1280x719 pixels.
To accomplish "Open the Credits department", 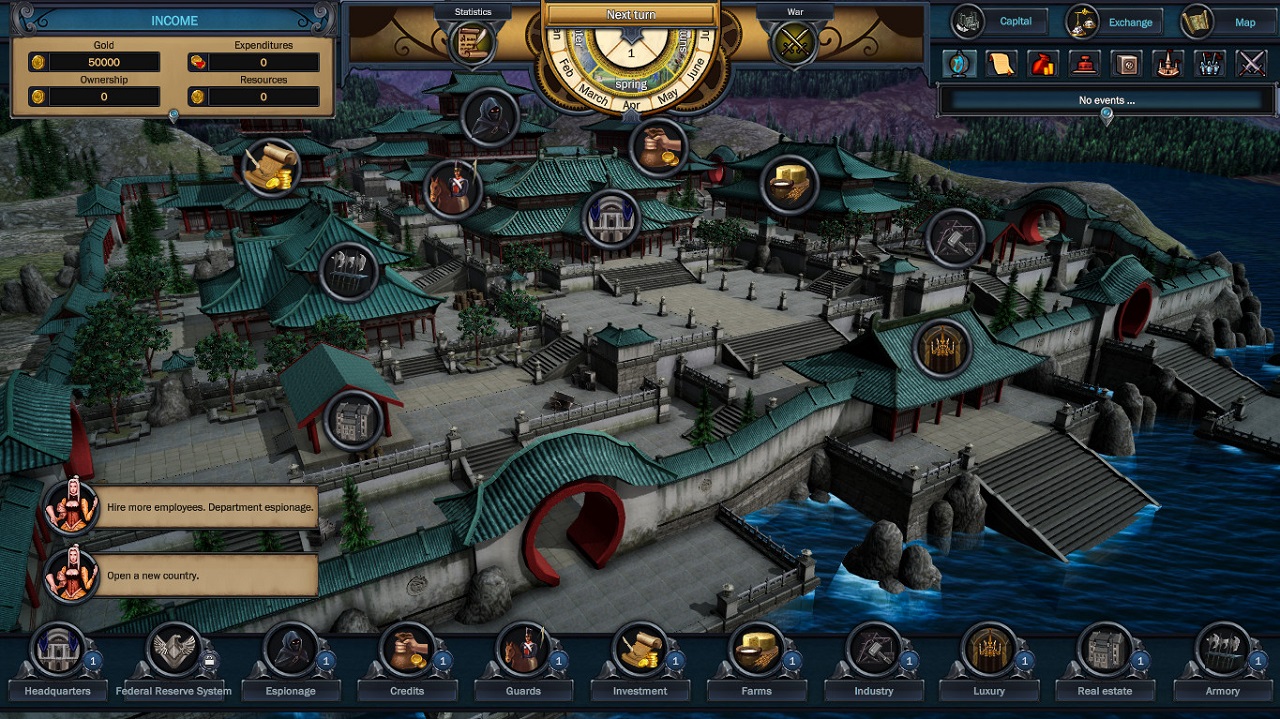I will click(407, 650).
